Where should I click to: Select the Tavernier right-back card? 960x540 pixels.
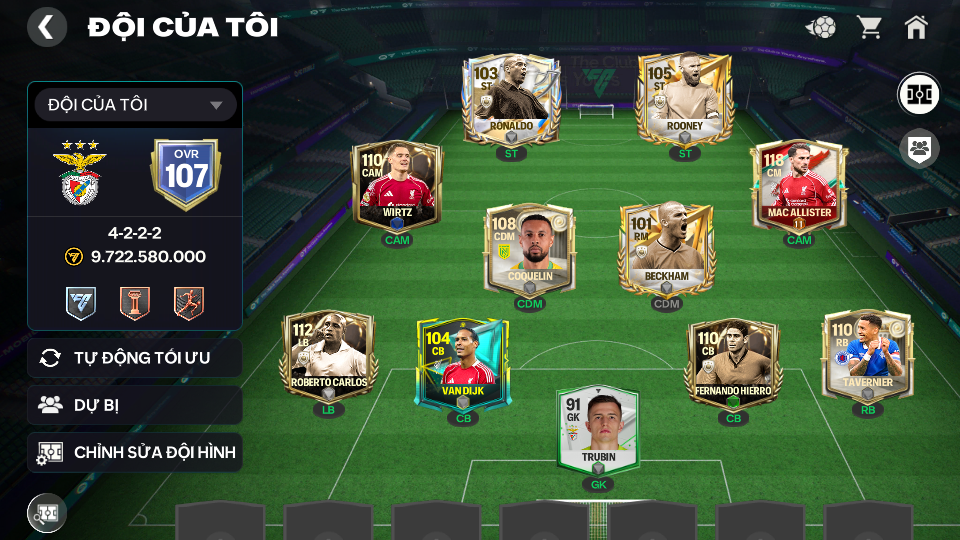coord(867,356)
